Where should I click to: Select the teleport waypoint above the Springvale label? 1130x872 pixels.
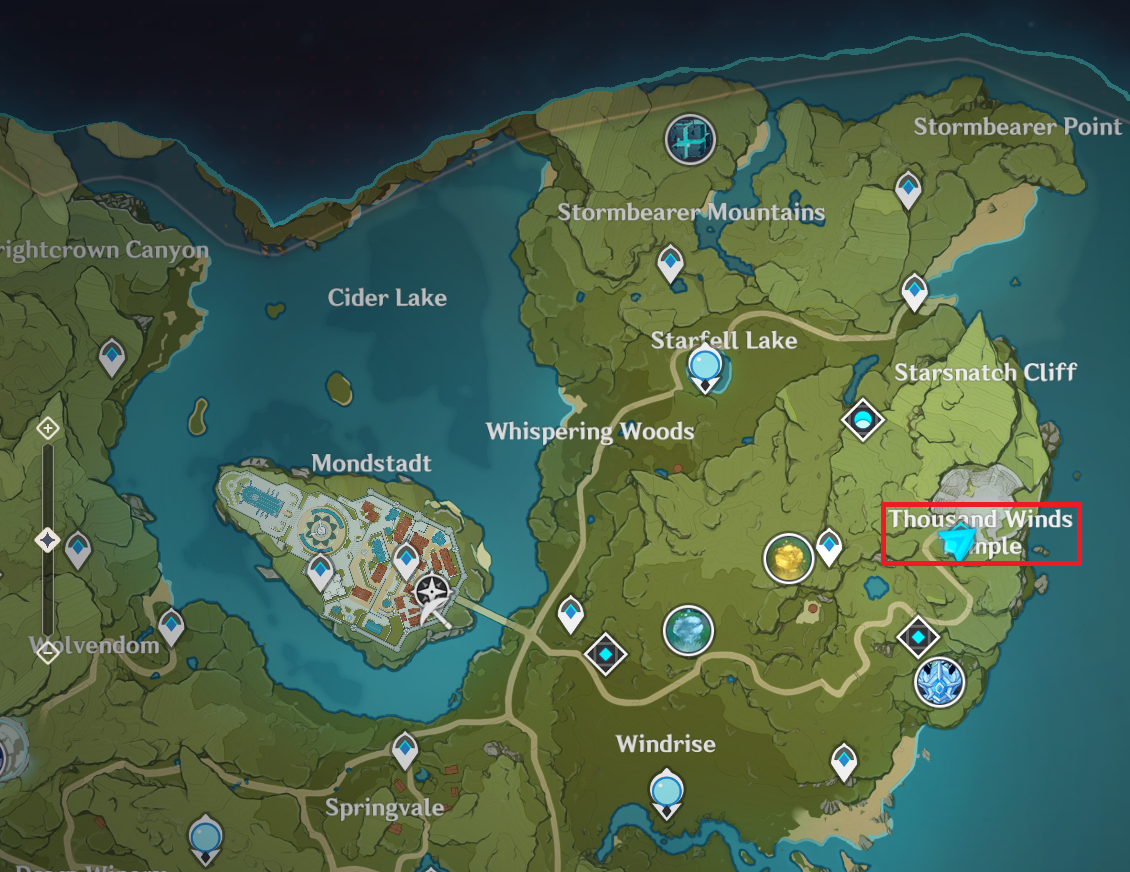click(405, 749)
